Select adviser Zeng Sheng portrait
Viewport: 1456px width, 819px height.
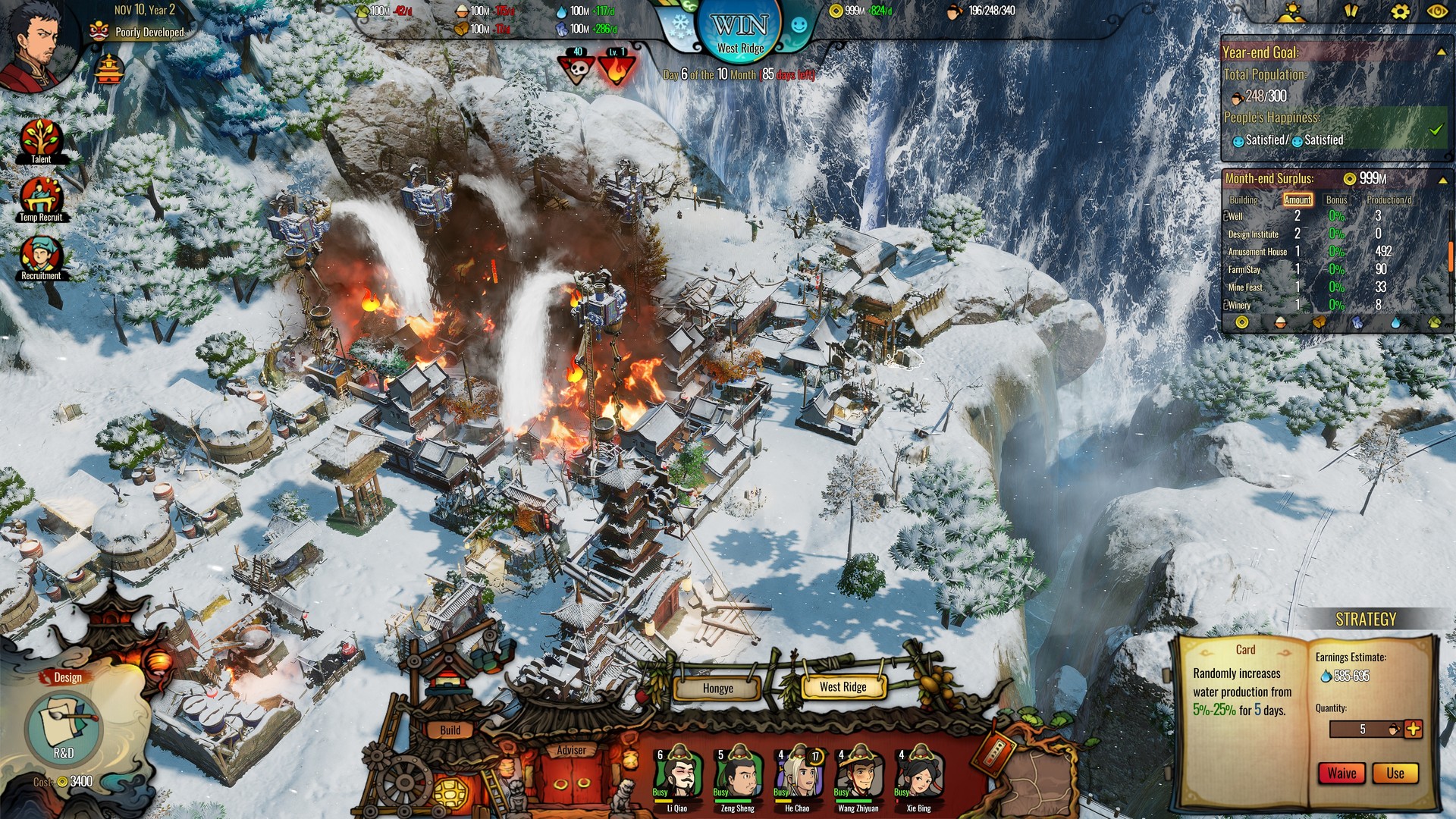pos(738,775)
